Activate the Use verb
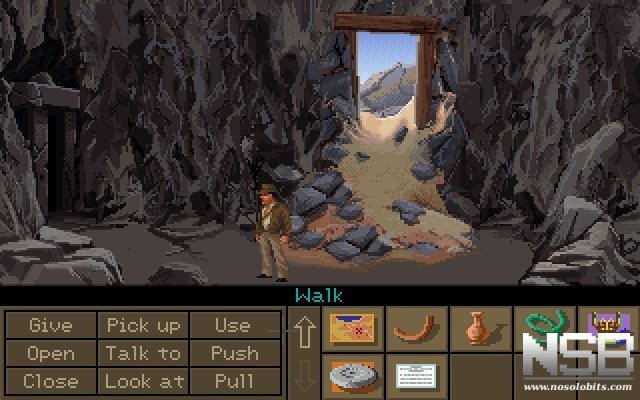Image resolution: width=640 pixels, height=400 pixels. [x=232, y=325]
